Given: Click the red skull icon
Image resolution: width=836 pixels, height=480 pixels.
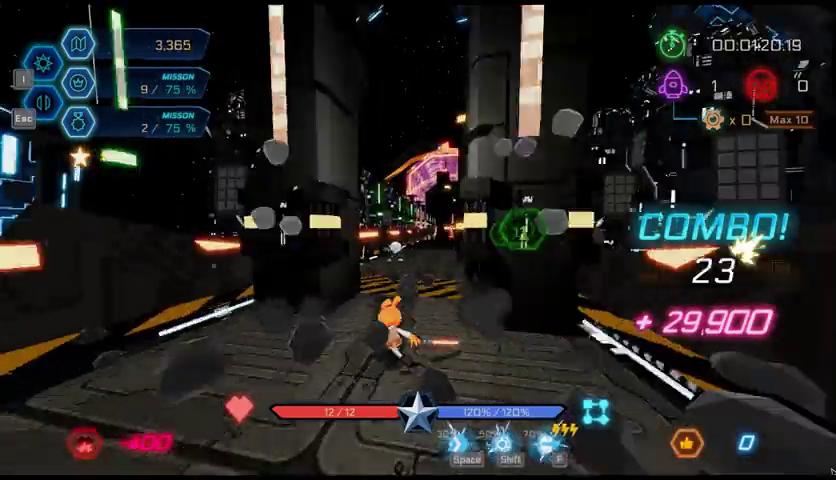Looking at the screenshot, I should 761,85.
